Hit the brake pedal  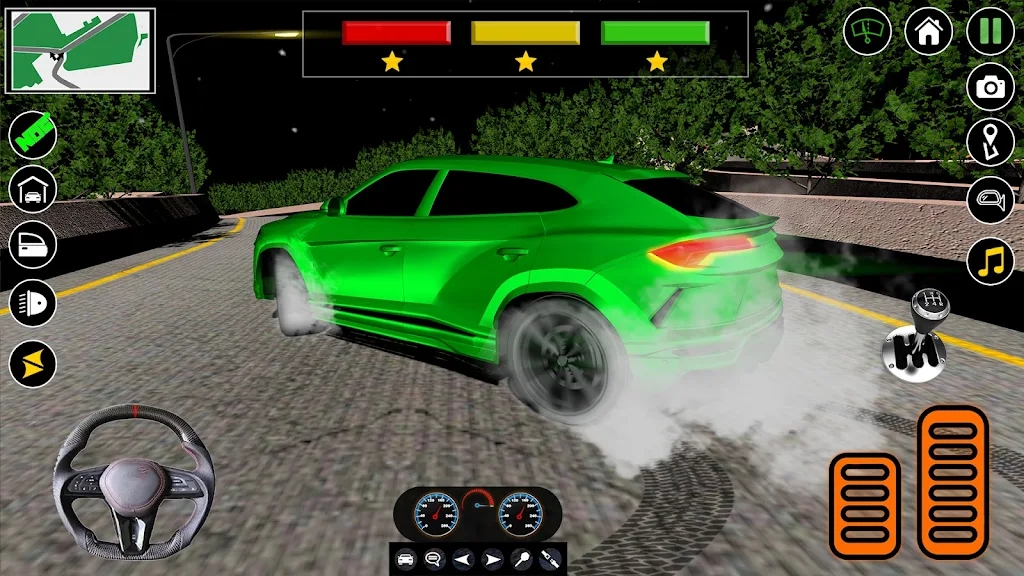pyautogui.click(x=865, y=505)
